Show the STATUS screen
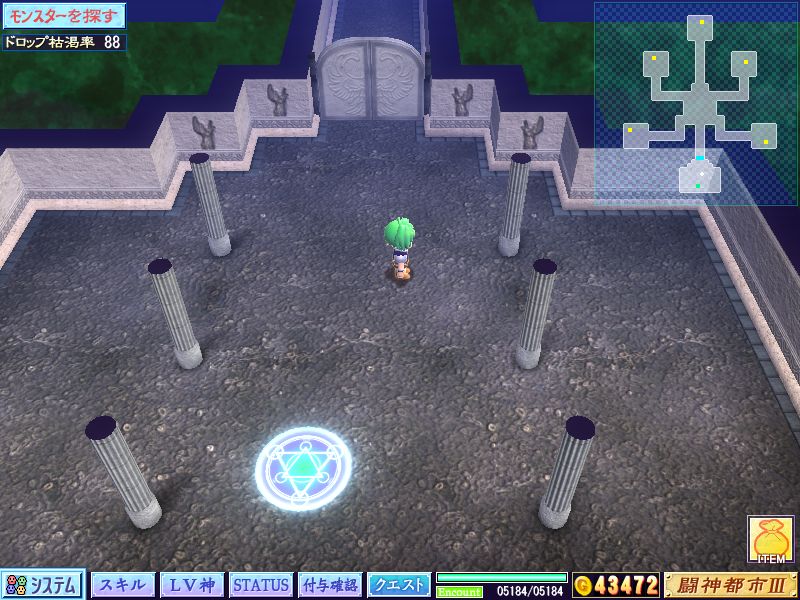The width and height of the screenshot is (800, 600). tap(261, 585)
